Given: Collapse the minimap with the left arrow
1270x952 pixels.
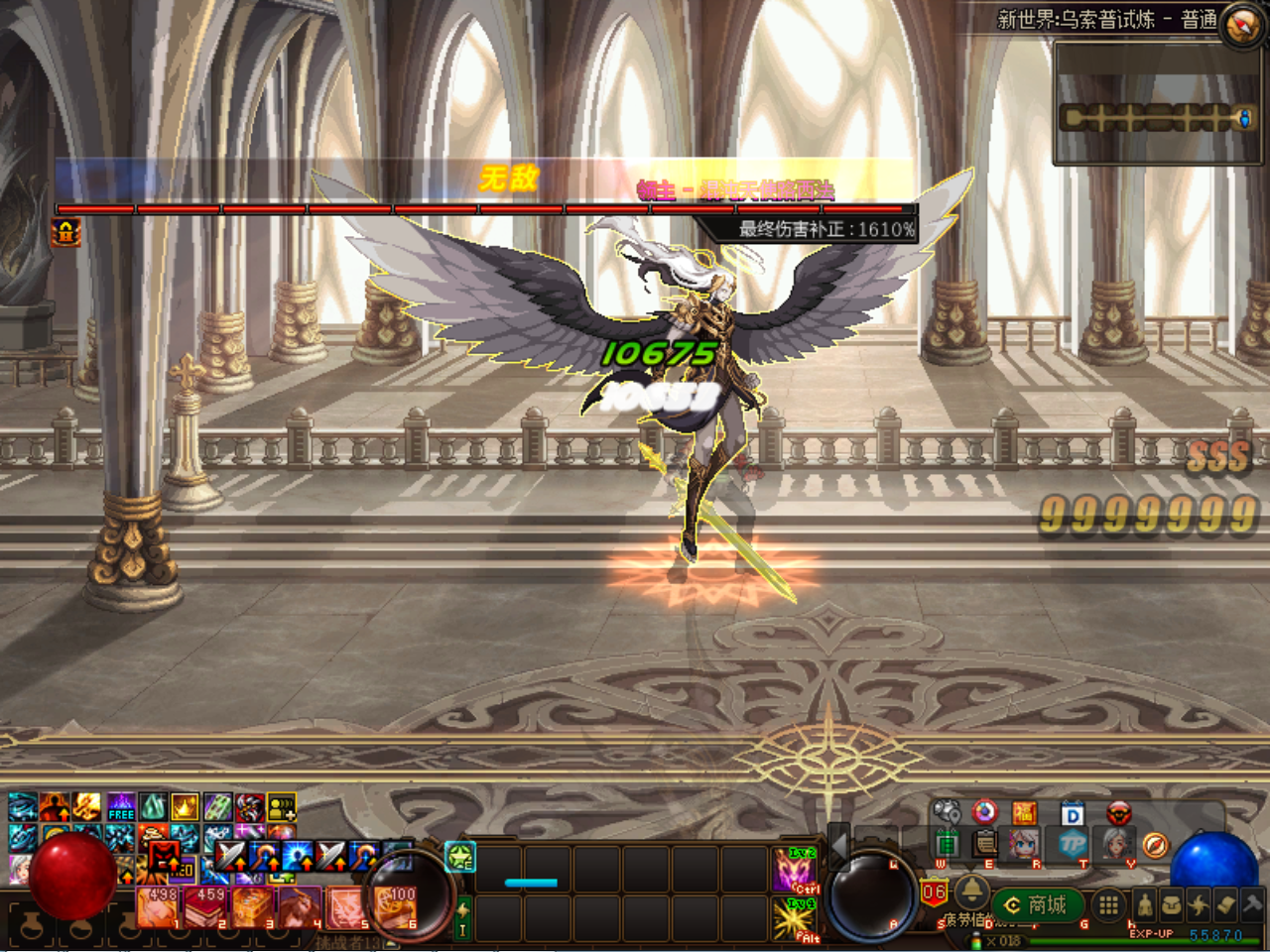Looking at the screenshot, I should coord(839,847).
